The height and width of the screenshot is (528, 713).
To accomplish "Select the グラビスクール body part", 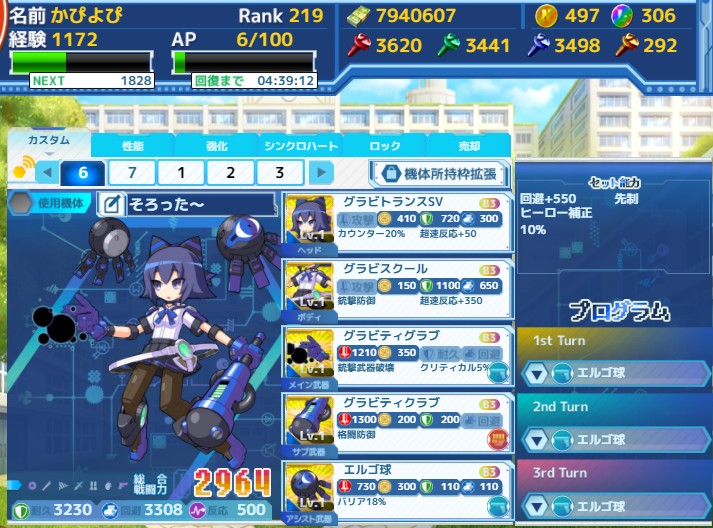I will point(395,289).
